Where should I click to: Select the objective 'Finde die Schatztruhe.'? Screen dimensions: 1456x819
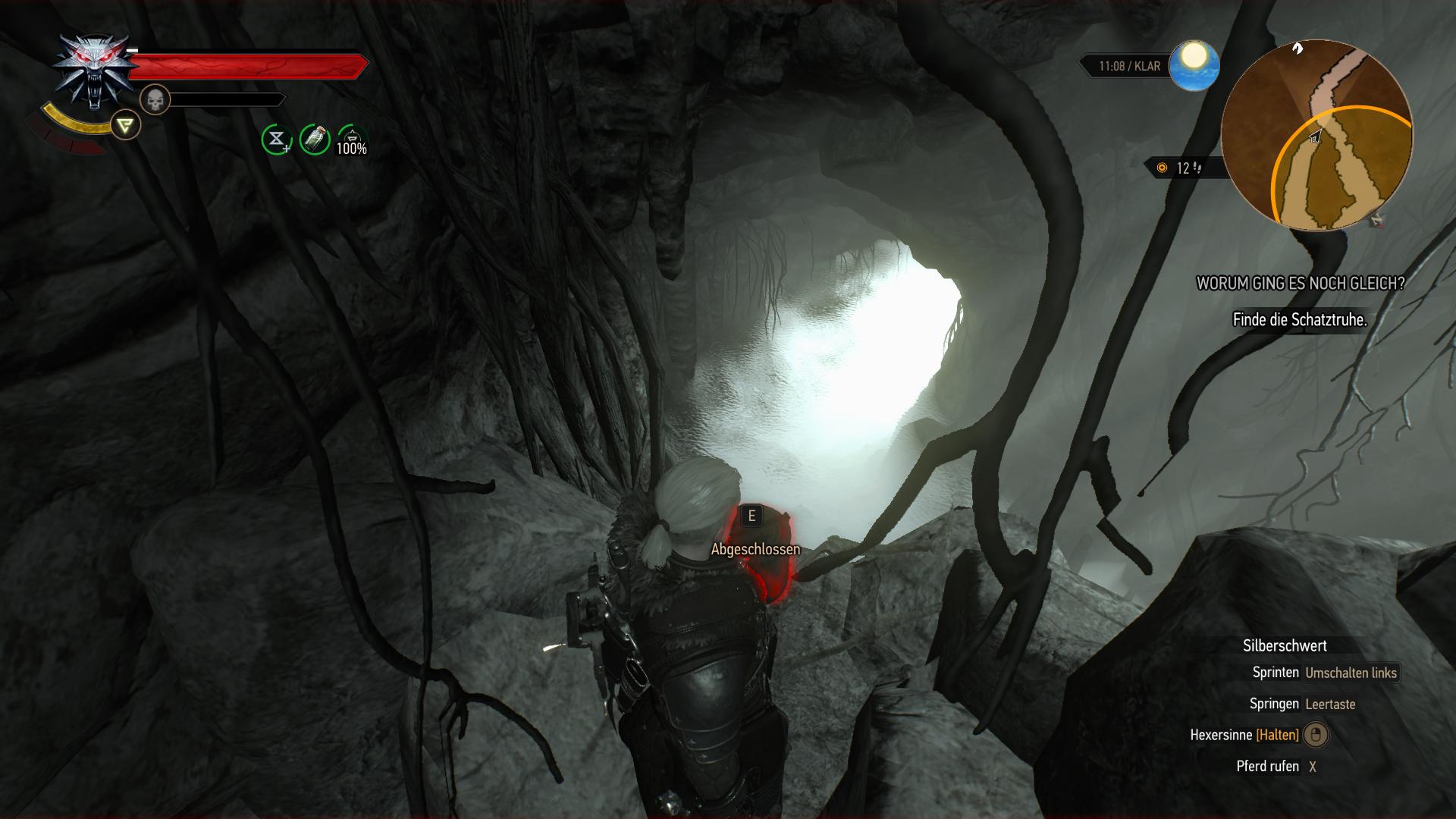point(1300,320)
